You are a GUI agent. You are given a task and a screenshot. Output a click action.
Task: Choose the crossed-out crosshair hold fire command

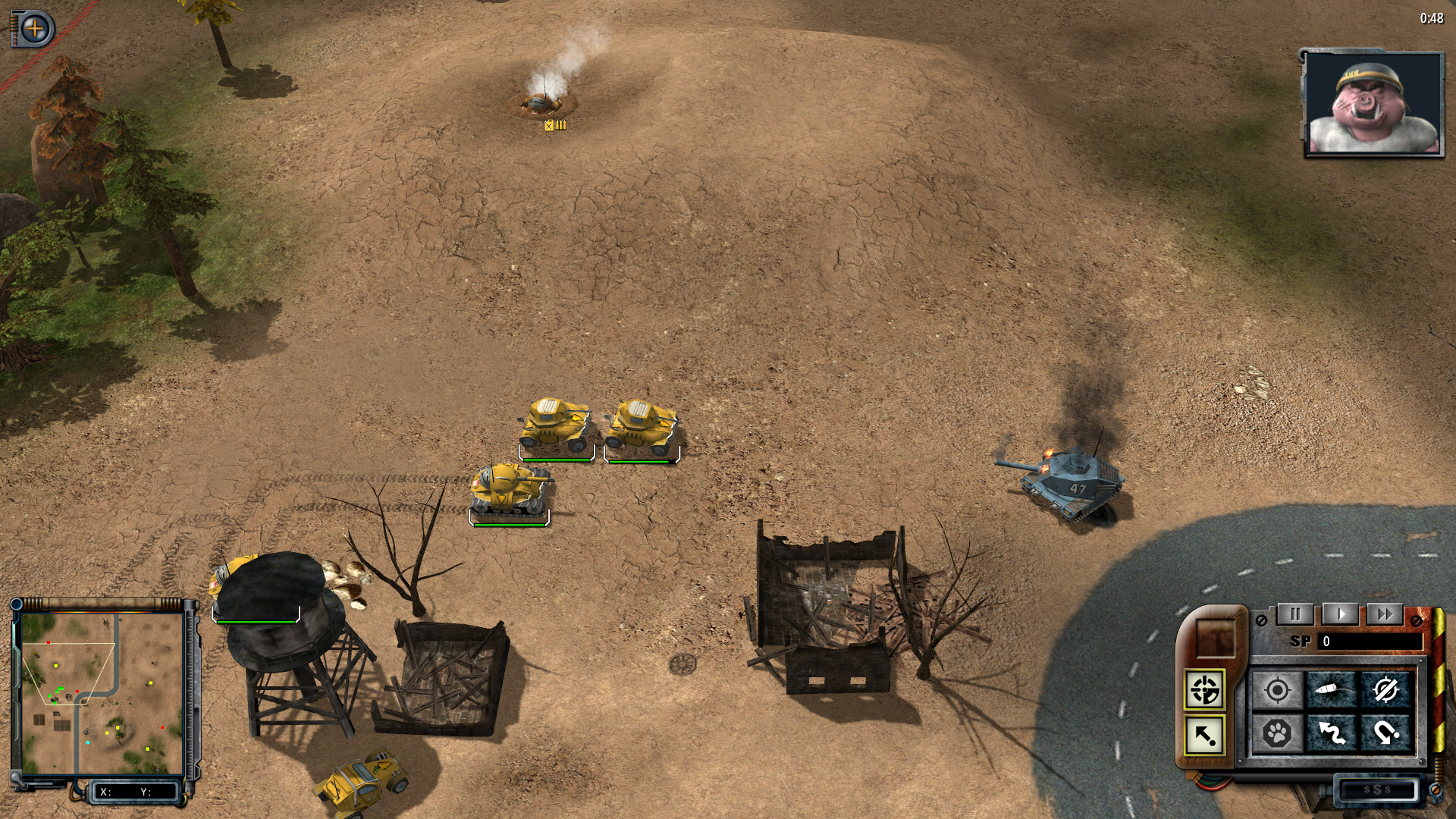pyautogui.click(x=1386, y=691)
